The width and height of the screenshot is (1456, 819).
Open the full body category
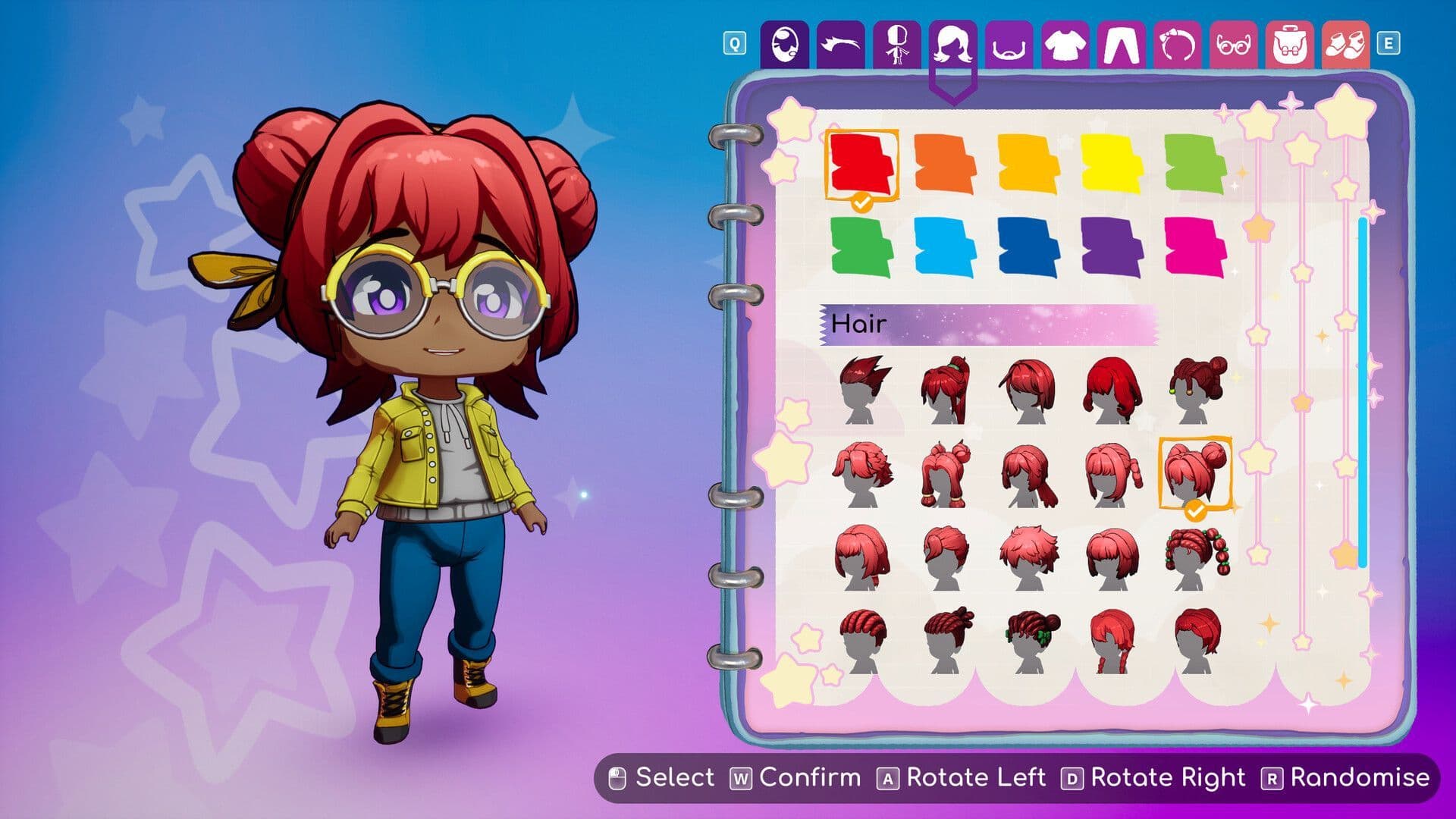point(896,47)
